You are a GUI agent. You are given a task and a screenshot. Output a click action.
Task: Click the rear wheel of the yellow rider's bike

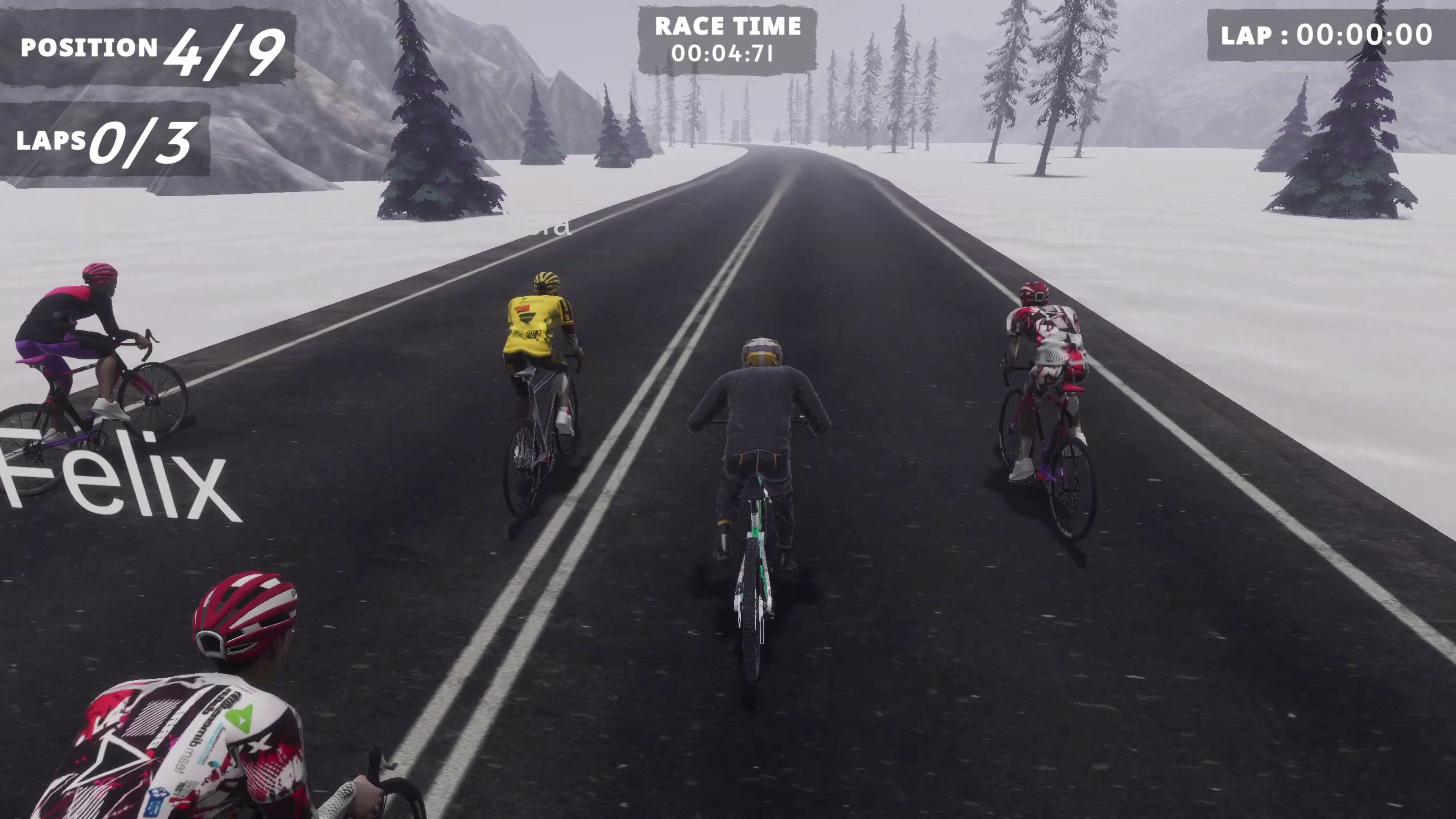523,472
